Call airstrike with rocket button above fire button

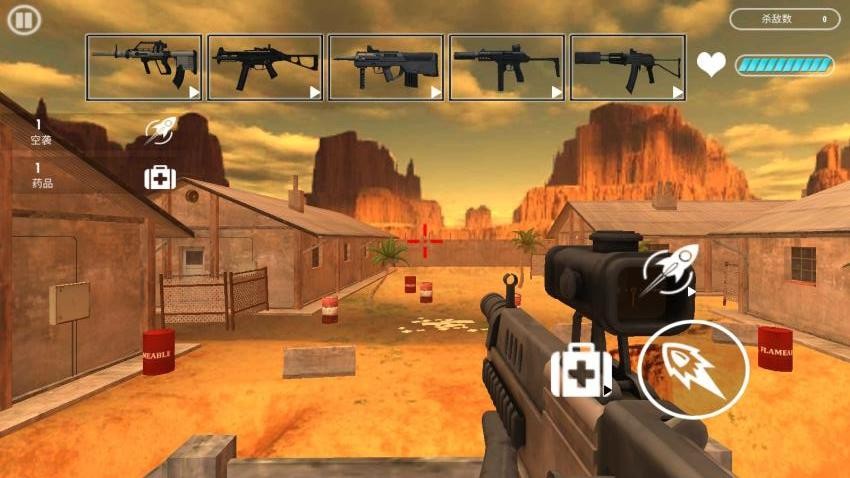click(x=667, y=273)
